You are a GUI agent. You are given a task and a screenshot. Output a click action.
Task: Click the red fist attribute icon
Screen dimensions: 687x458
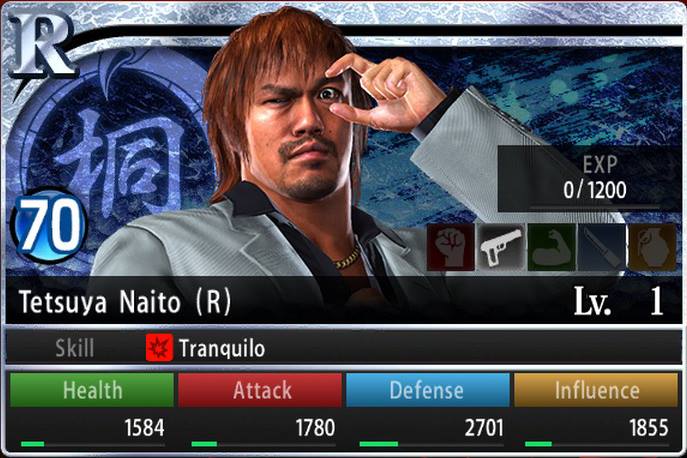click(x=450, y=247)
